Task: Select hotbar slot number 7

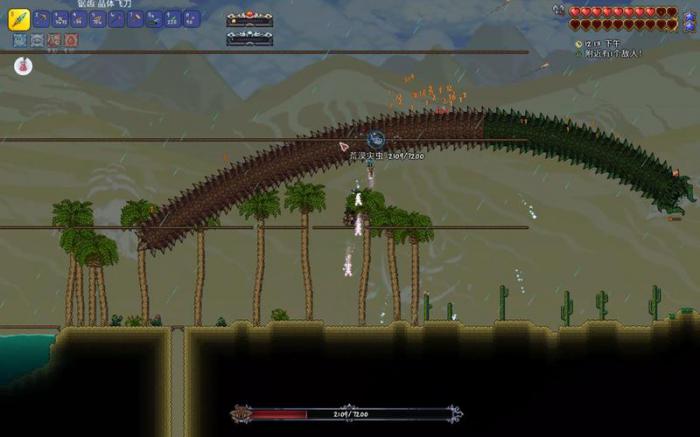Action: coord(135,19)
